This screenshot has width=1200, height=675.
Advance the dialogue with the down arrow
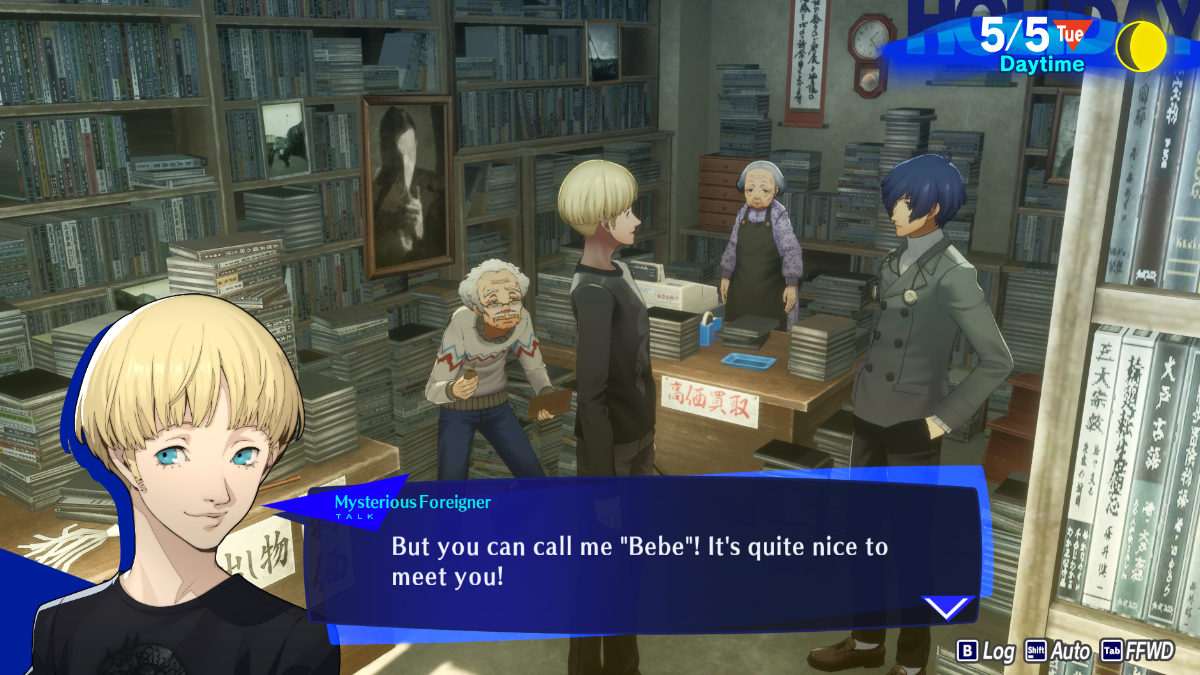click(x=946, y=607)
